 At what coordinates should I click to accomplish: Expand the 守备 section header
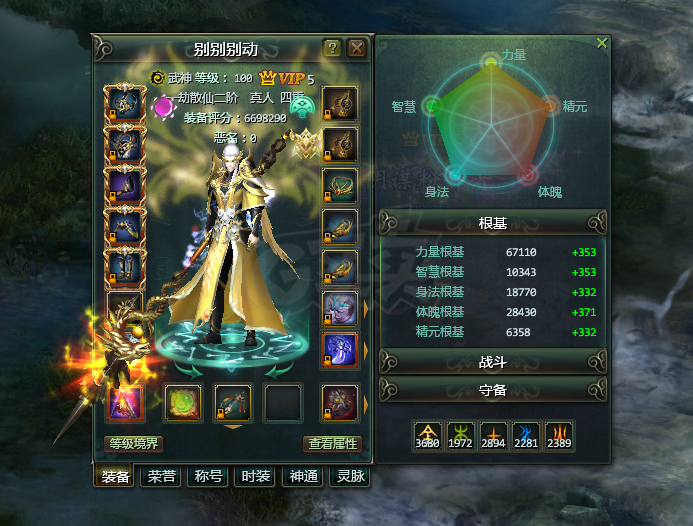(493, 388)
